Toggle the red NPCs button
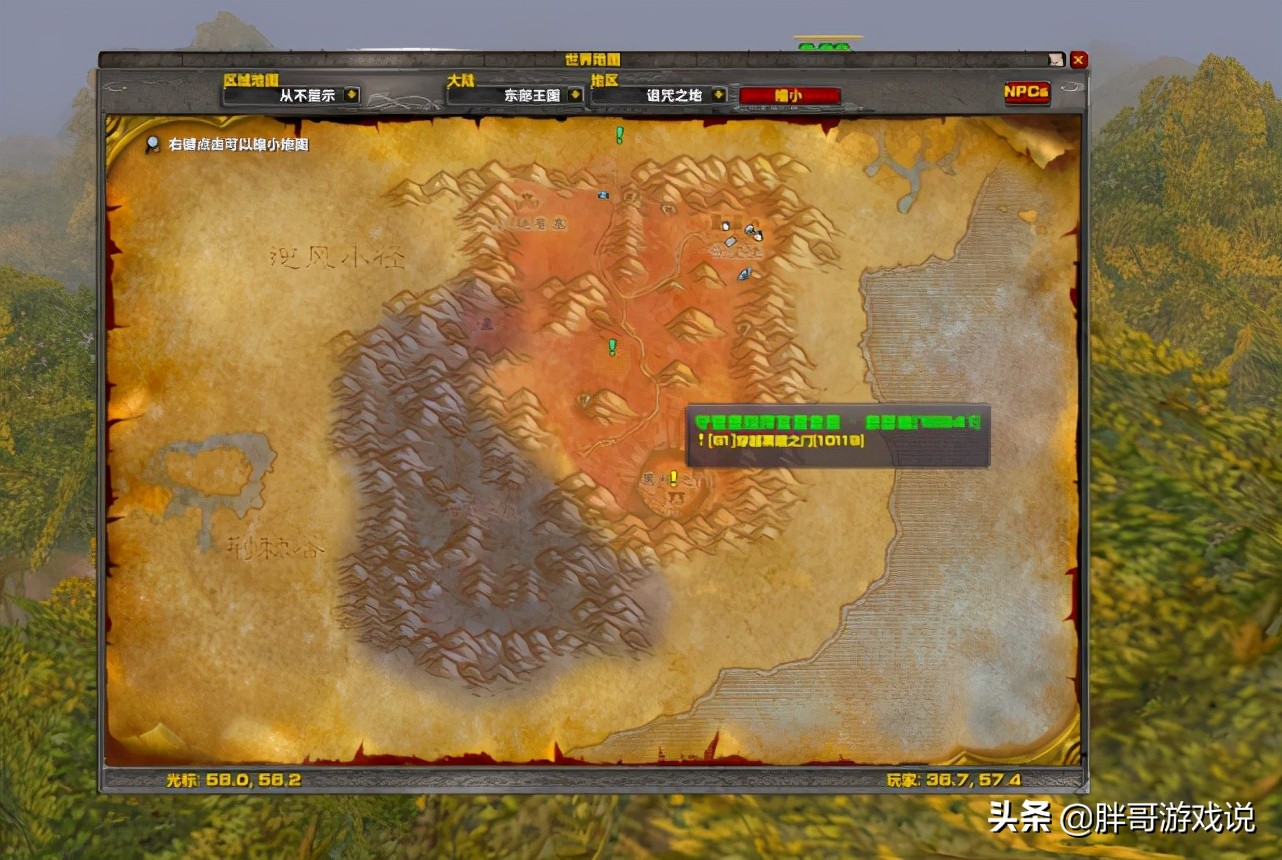Image resolution: width=1282 pixels, height=860 pixels. [1027, 92]
